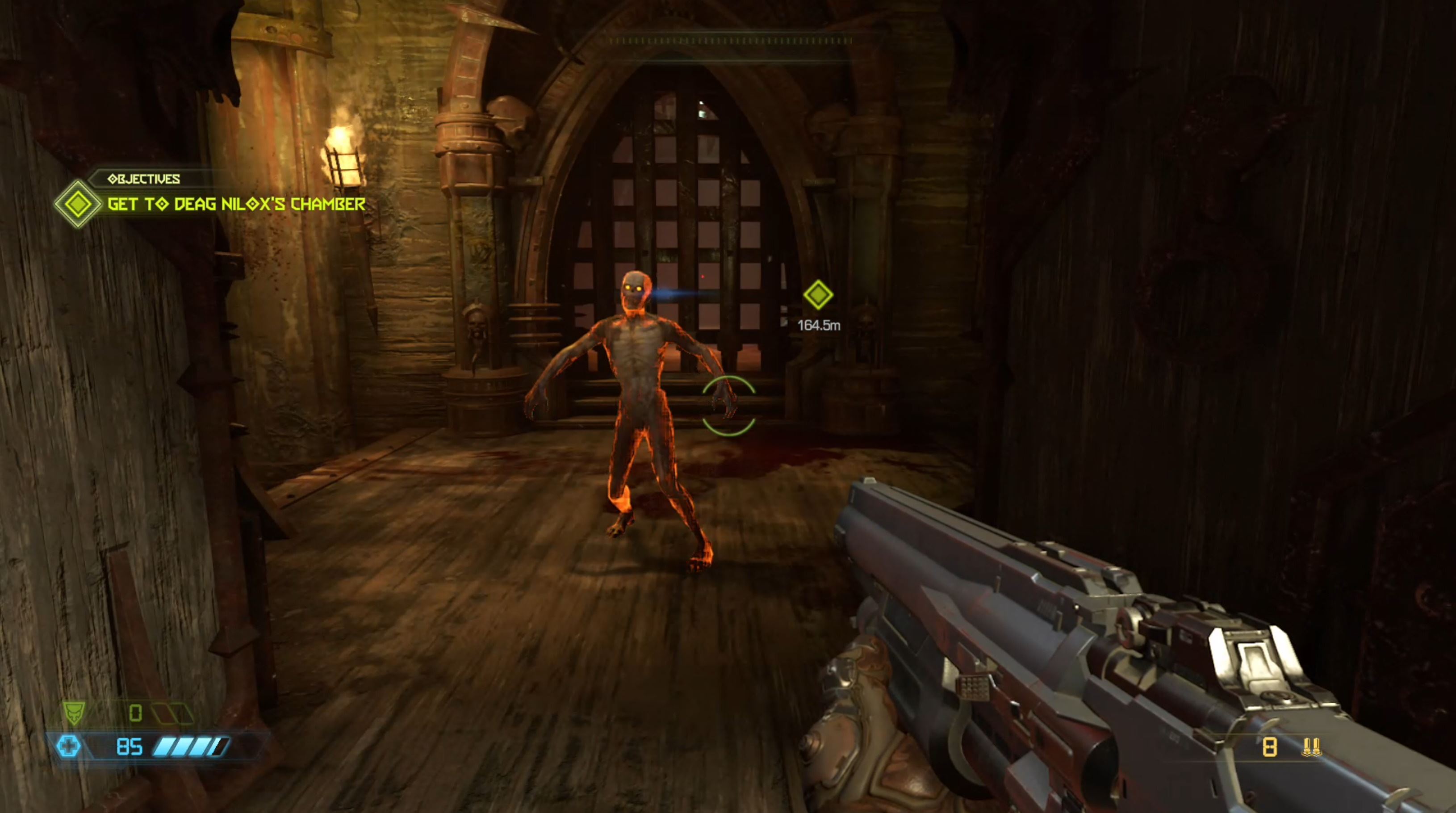Select the Get to Deag Nilox's Chamber objective
Viewport: 1456px width, 813px height.
point(236,204)
